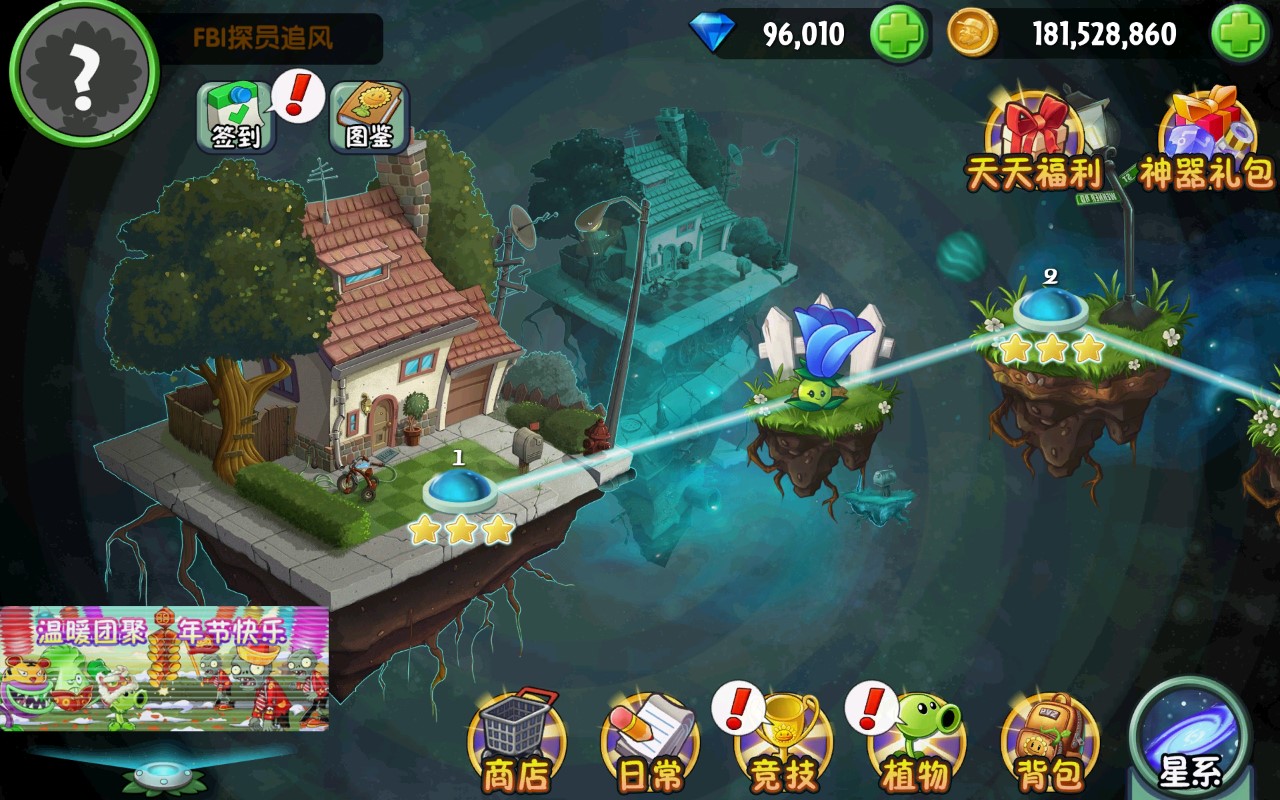Open the 竞技 arena trophy menu
1280x800 pixels.
tap(784, 745)
